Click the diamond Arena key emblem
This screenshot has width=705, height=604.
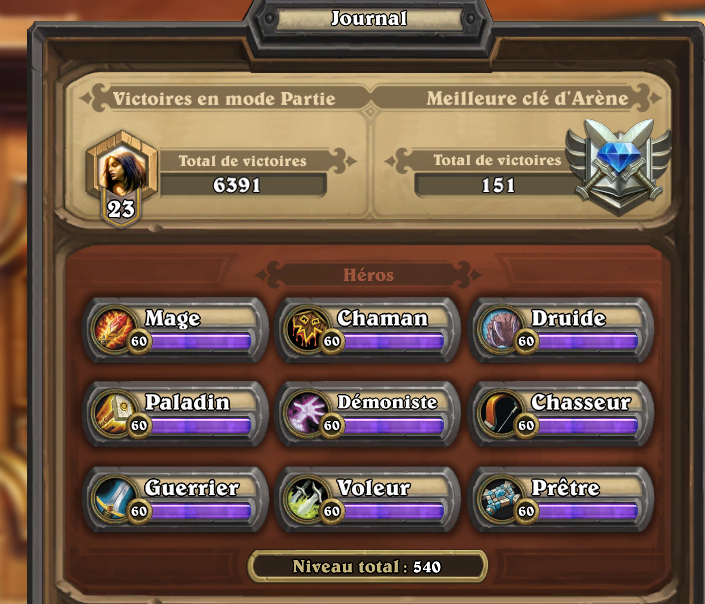click(x=616, y=164)
